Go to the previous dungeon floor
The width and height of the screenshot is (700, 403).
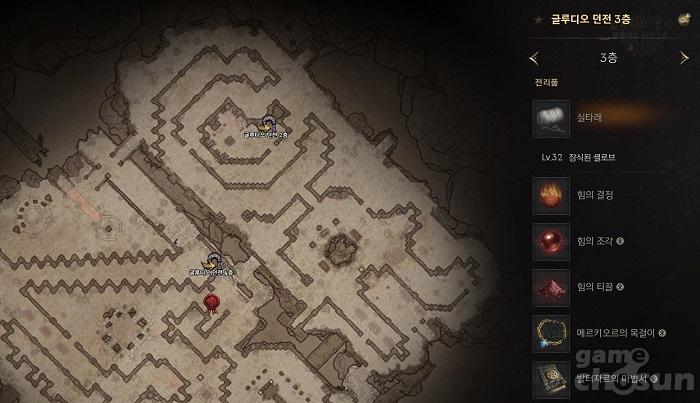click(x=534, y=58)
